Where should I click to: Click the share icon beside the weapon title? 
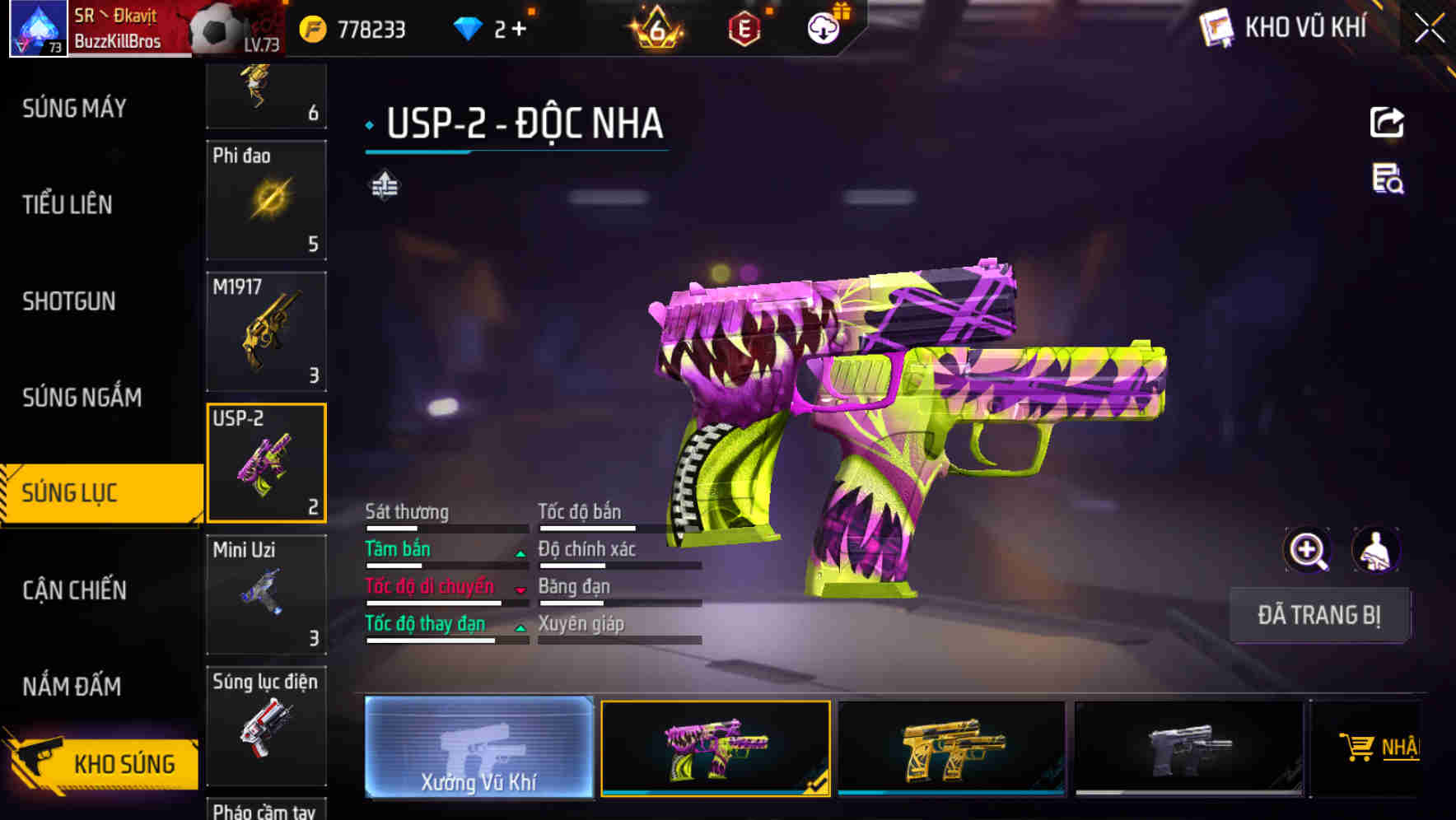click(x=1387, y=122)
